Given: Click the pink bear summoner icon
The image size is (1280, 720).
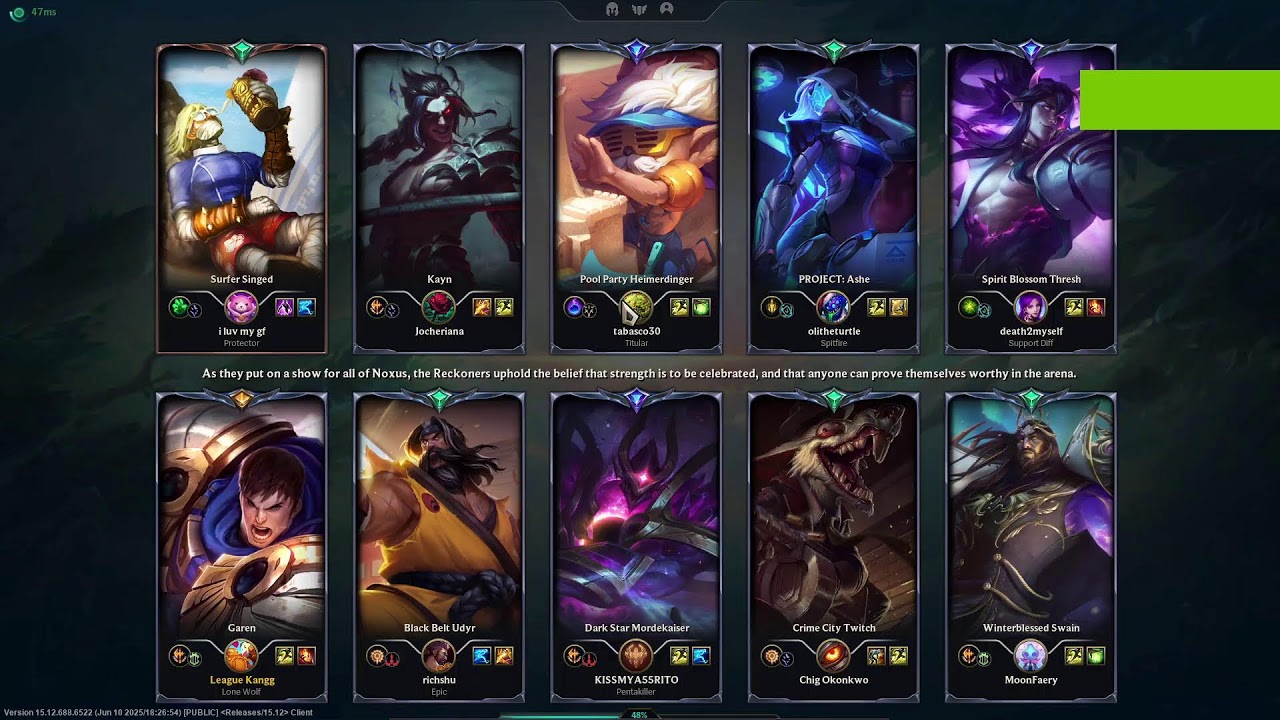Looking at the screenshot, I should pos(241,307).
